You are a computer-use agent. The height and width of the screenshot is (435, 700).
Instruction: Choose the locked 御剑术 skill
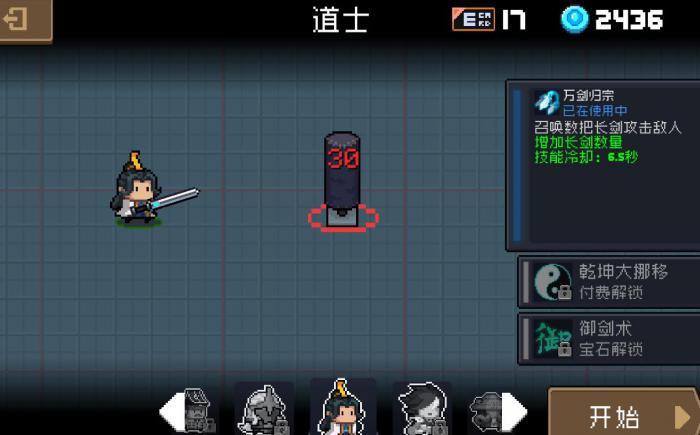tap(608, 339)
